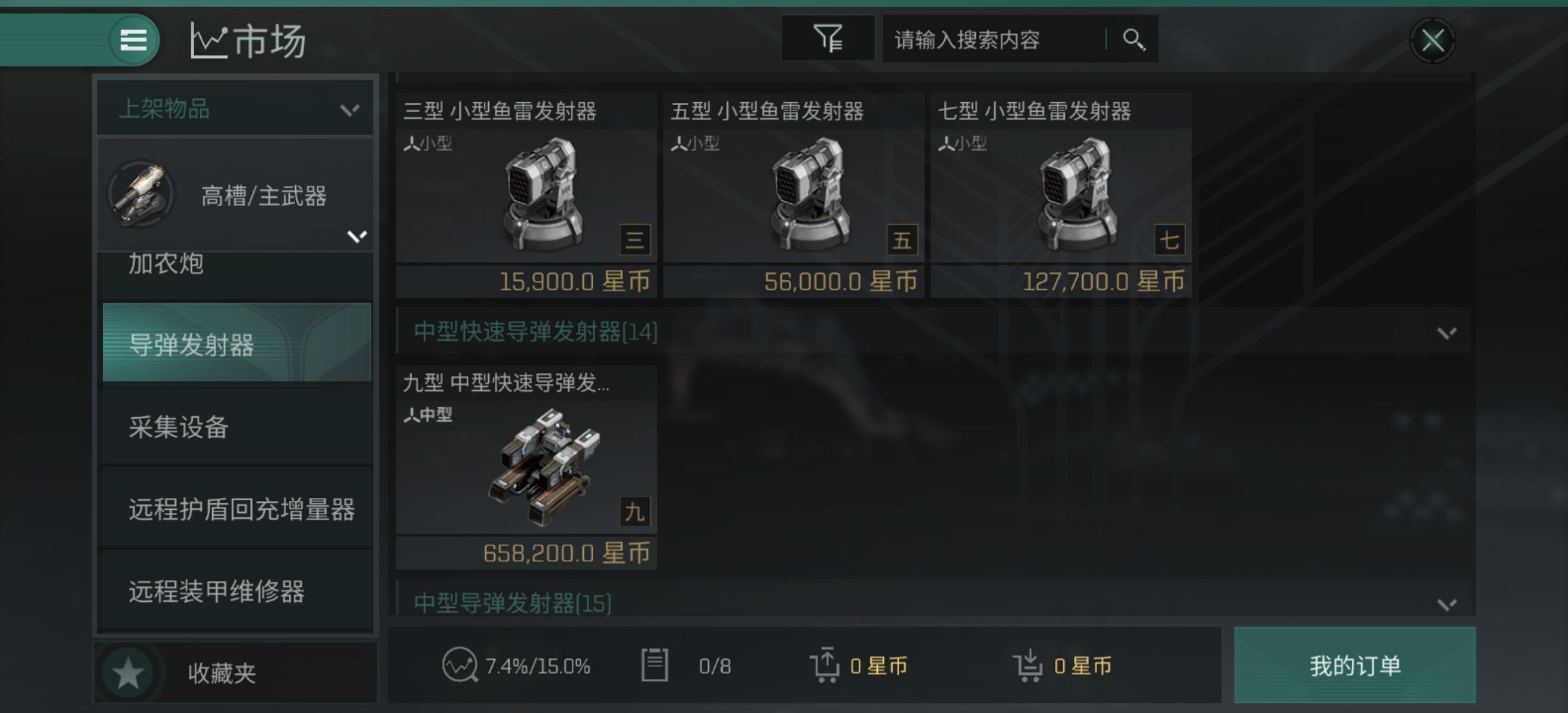The image size is (1568, 713).
Task: Click the search magnifier icon
Action: pos(1133,39)
